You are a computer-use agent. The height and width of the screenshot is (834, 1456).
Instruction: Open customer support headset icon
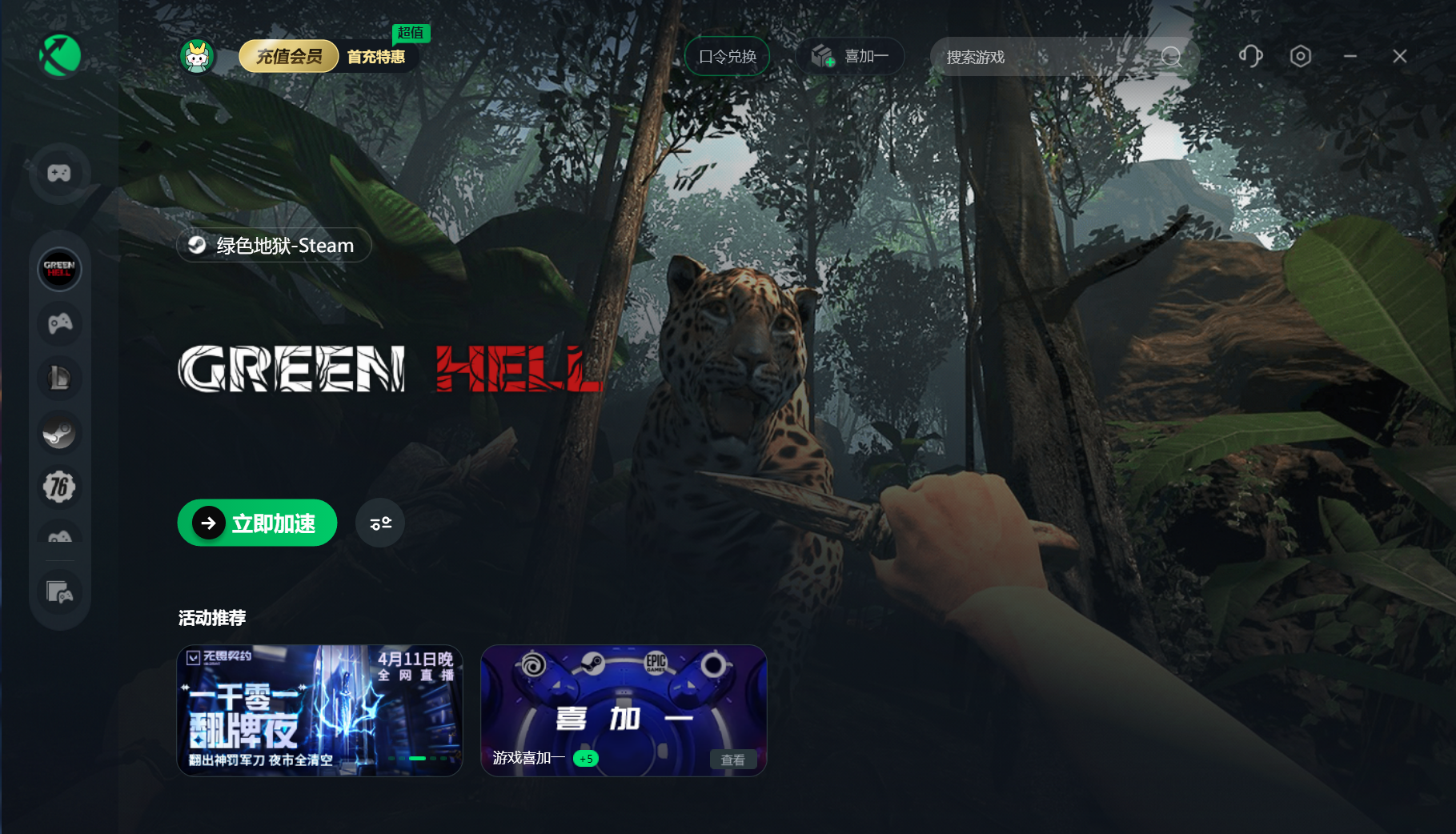click(x=1250, y=56)
